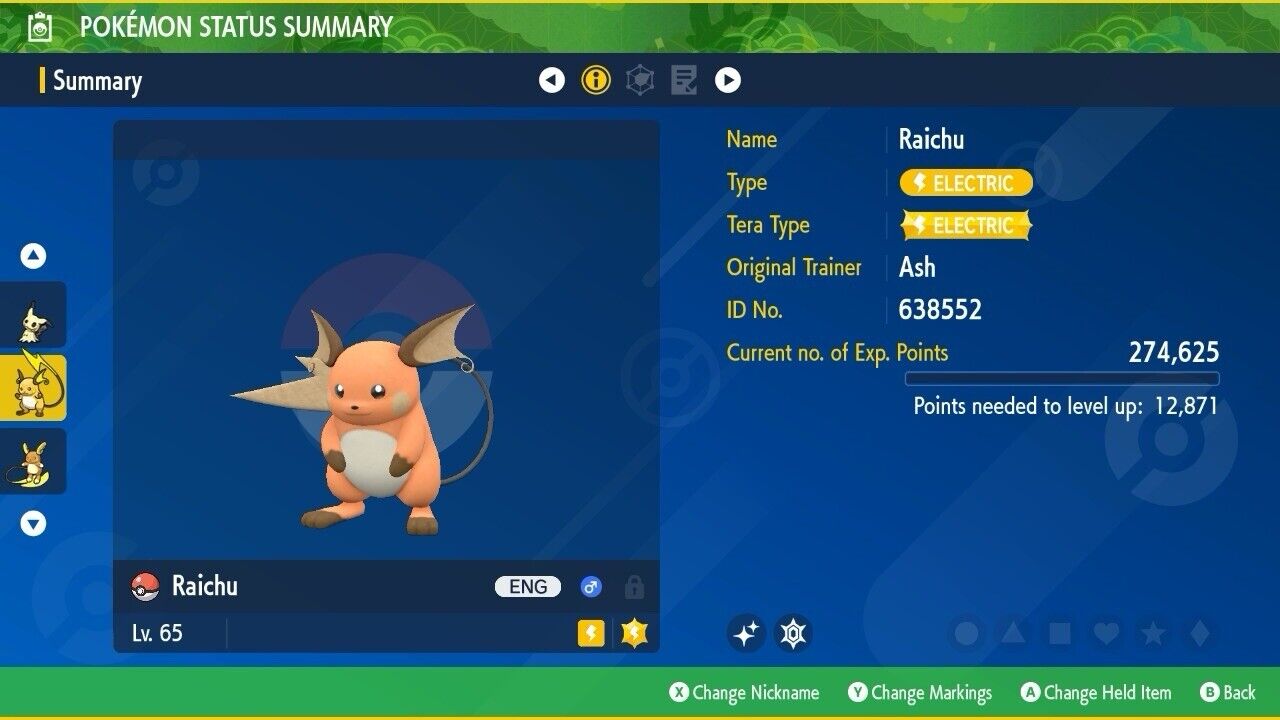Select Change Held Item option
The image size is (1280, 720).
(1096, 692)
